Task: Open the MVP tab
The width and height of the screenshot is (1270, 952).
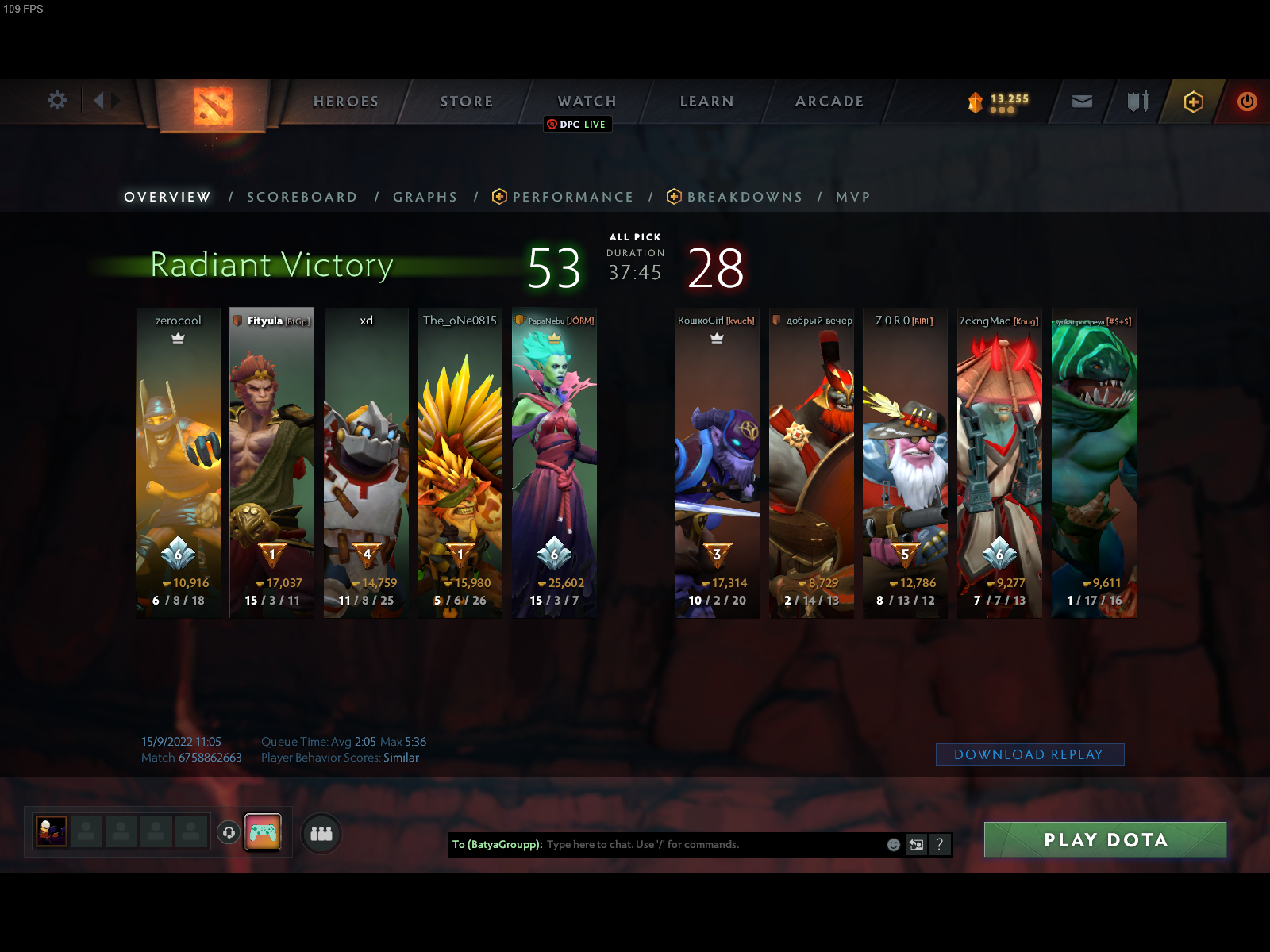Action: [852, 197]
